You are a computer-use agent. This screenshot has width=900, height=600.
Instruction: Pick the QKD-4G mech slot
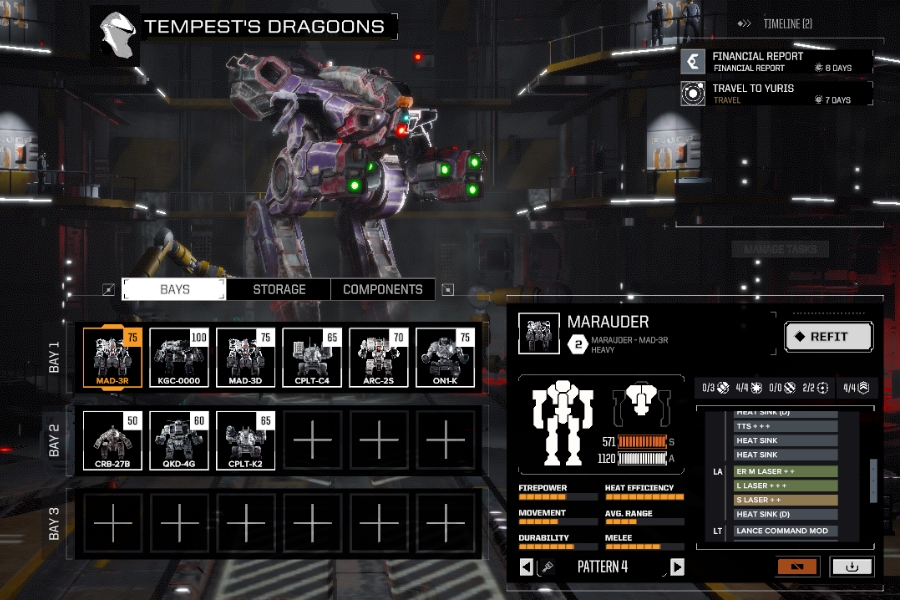click(180, 441)
